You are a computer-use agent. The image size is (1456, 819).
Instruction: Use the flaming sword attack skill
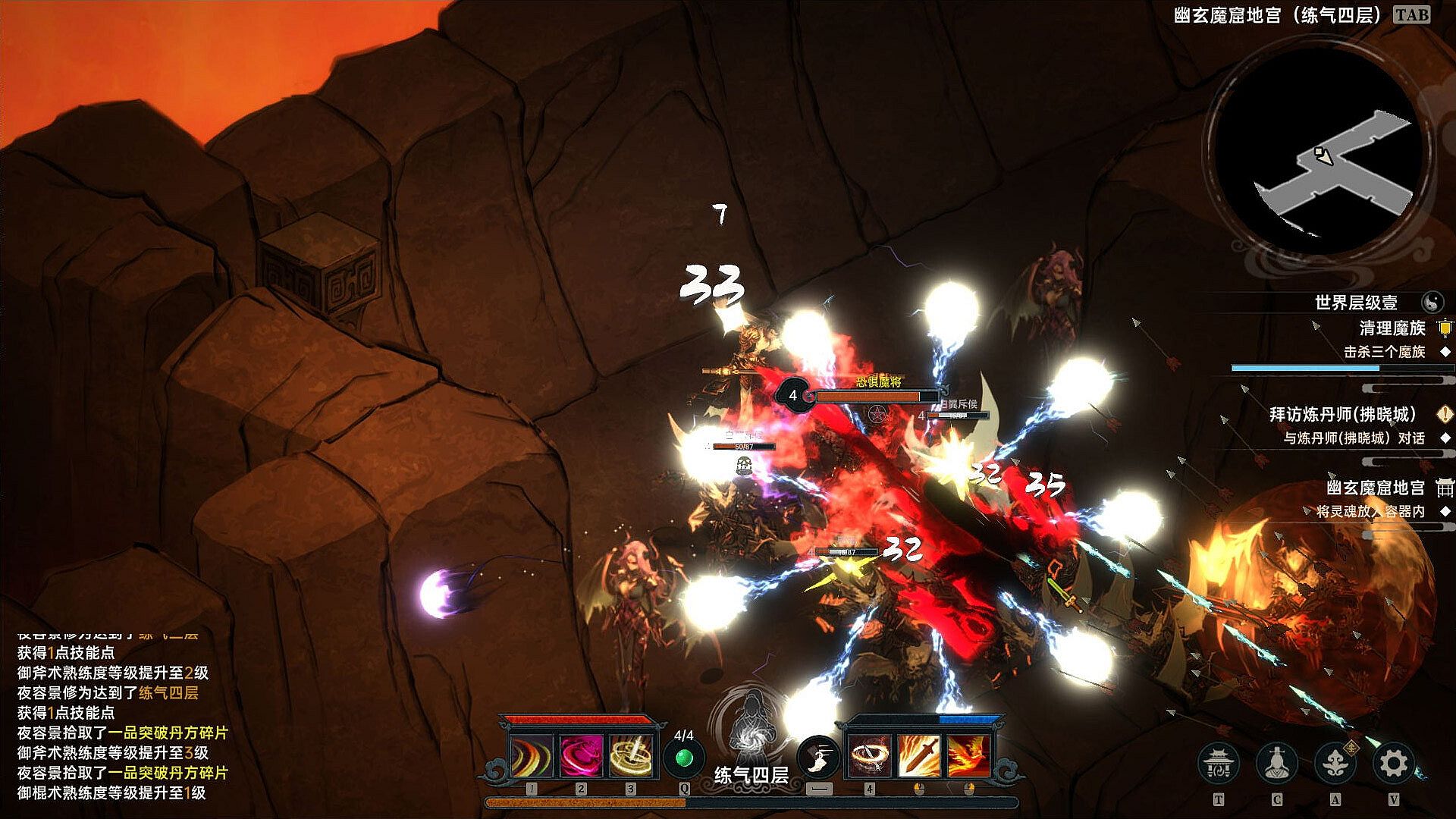(x=919, y=756)
